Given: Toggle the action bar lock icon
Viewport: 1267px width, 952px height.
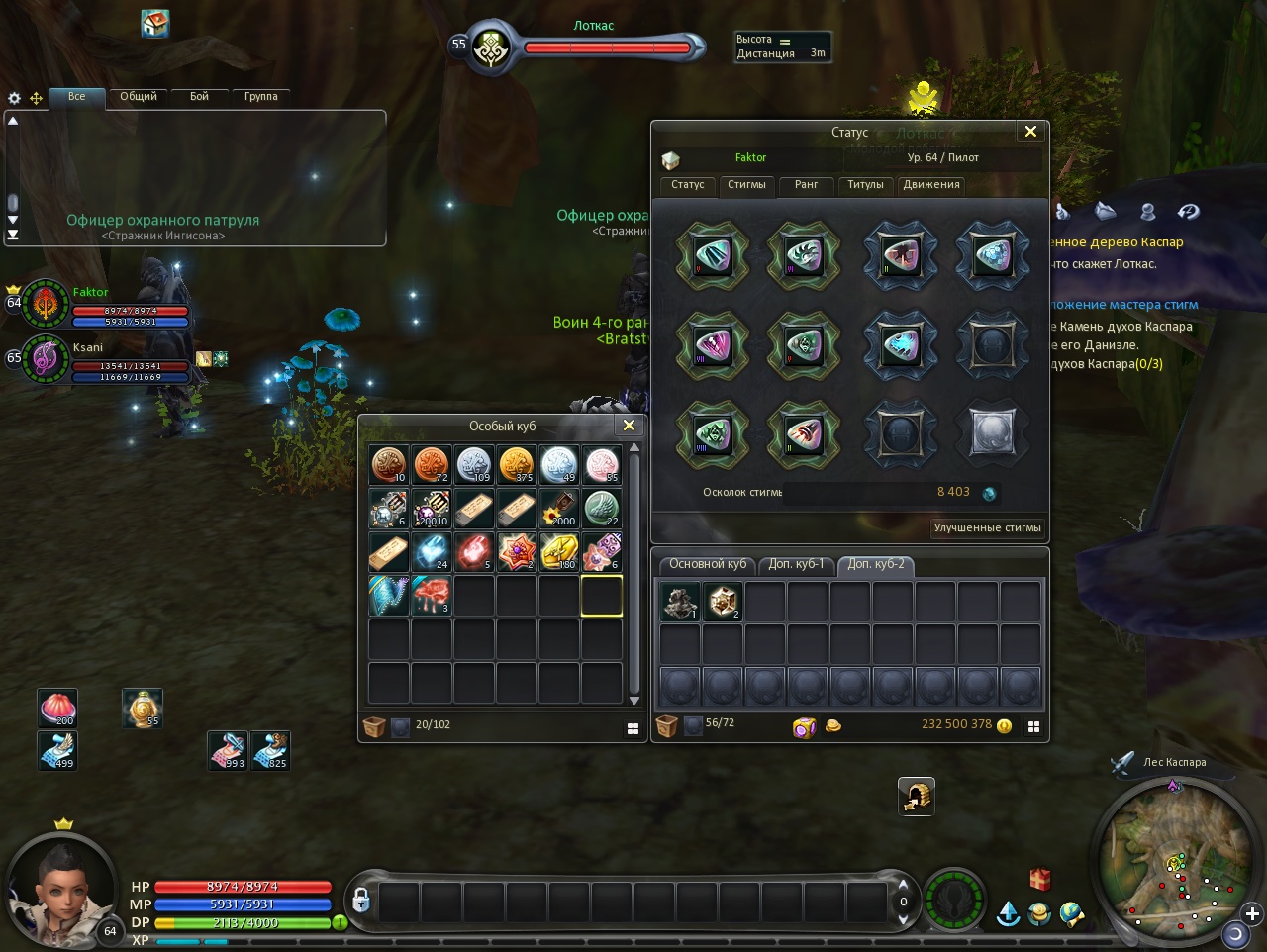Looking at the screenshot, I should (x=361, y=901).
